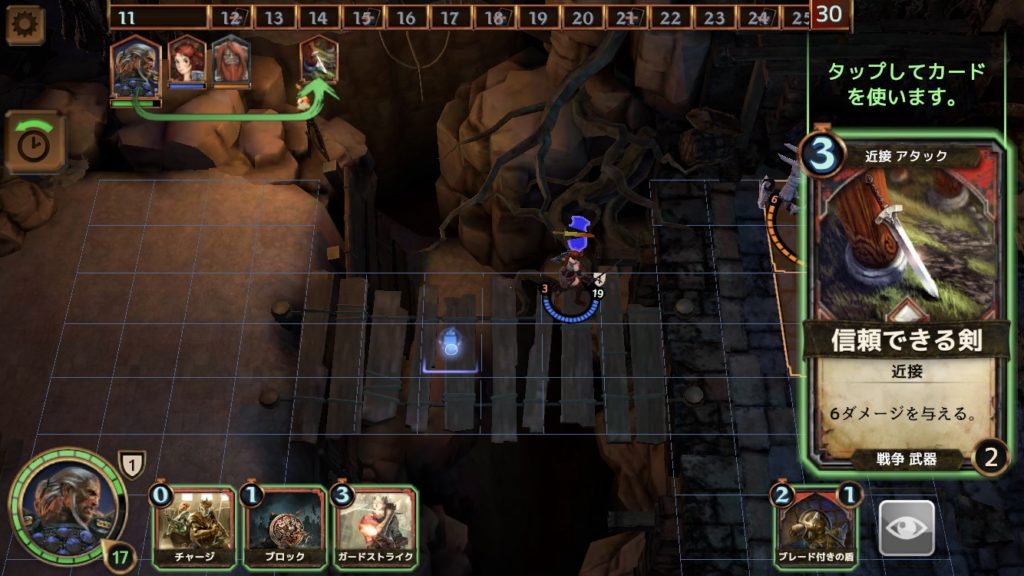Viewport: 1024px width, 576px height.
Task: Select the grey-haired warrior in turn order
Action: [x=135, y=65]
